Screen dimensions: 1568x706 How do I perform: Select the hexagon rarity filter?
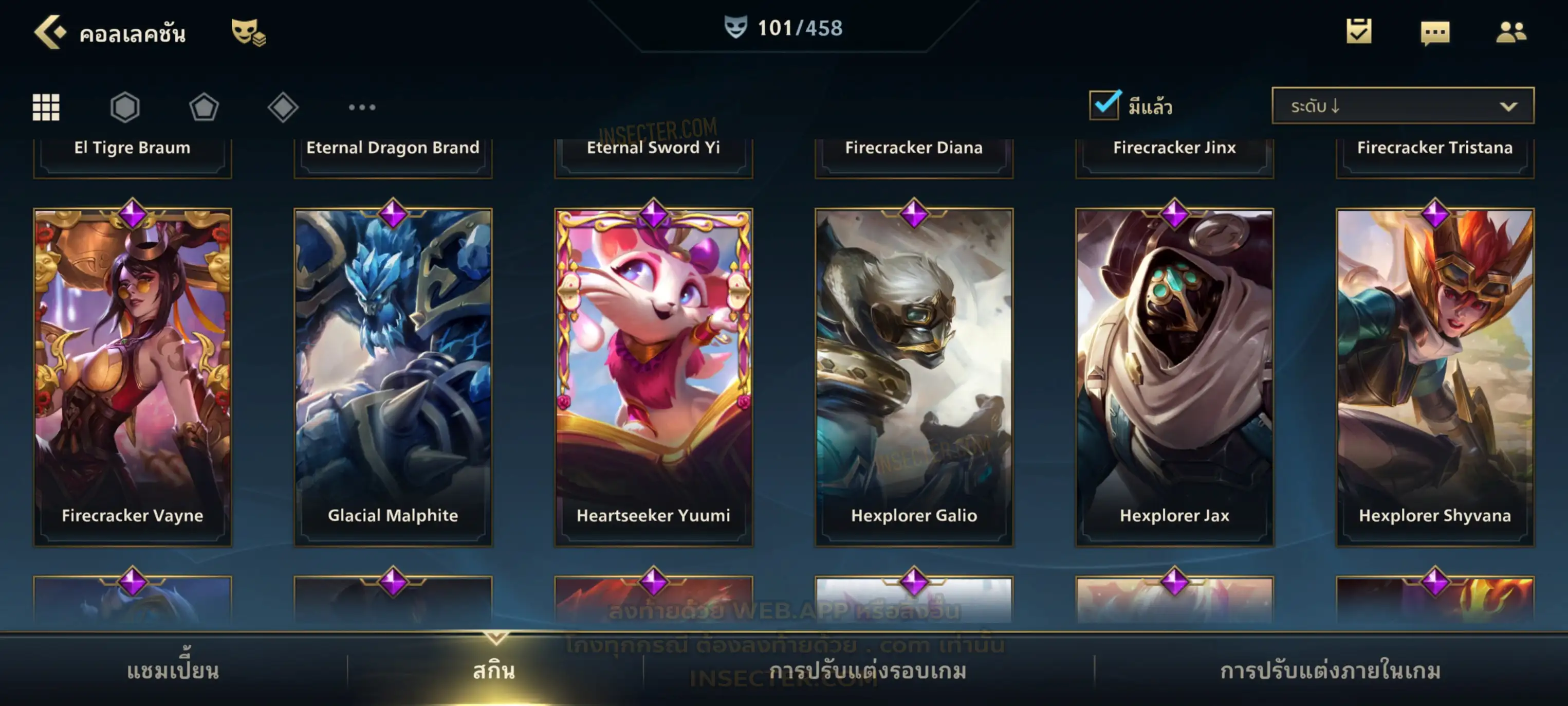tap(125, 107)
